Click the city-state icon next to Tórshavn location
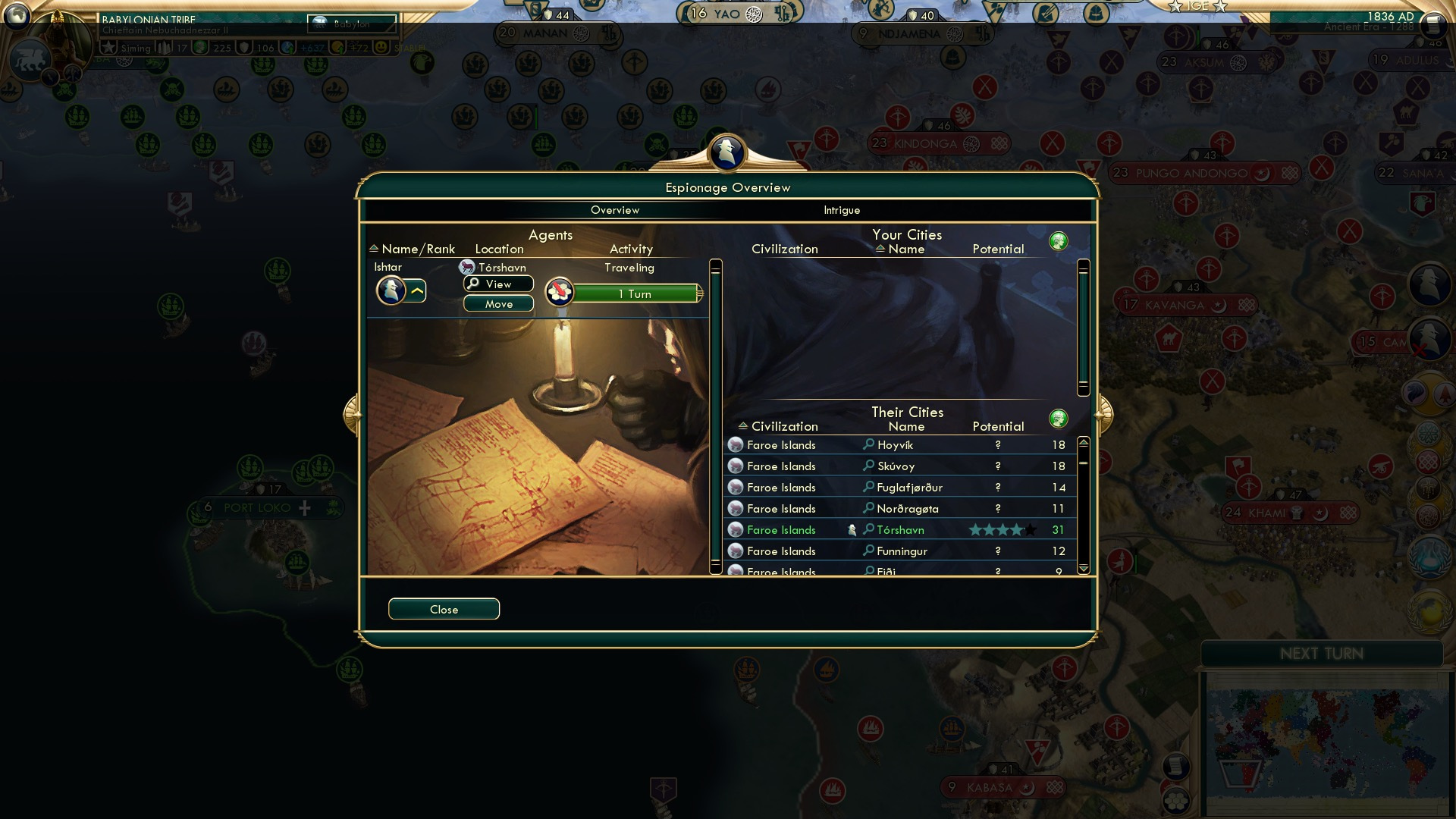This screenshot has height=819, width=1456. [466, 266]
